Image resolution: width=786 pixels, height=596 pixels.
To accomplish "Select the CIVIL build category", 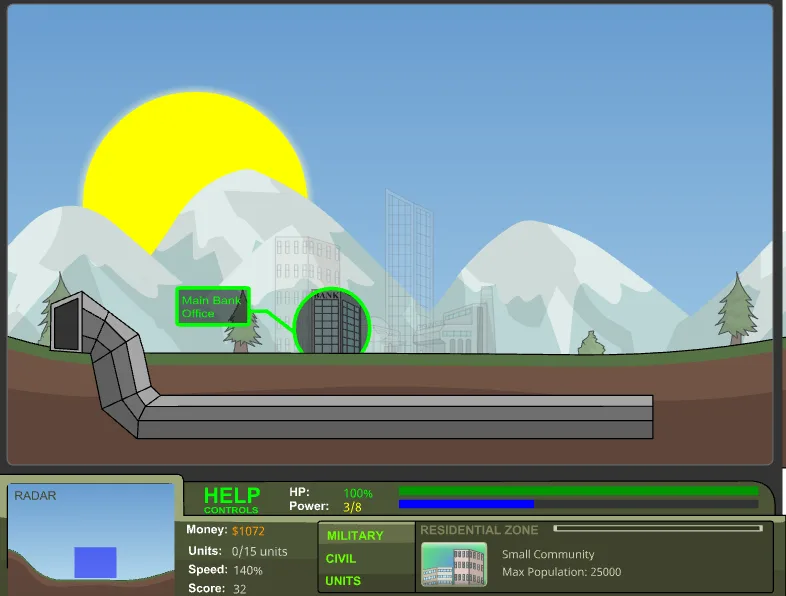I will click(341, 558).
